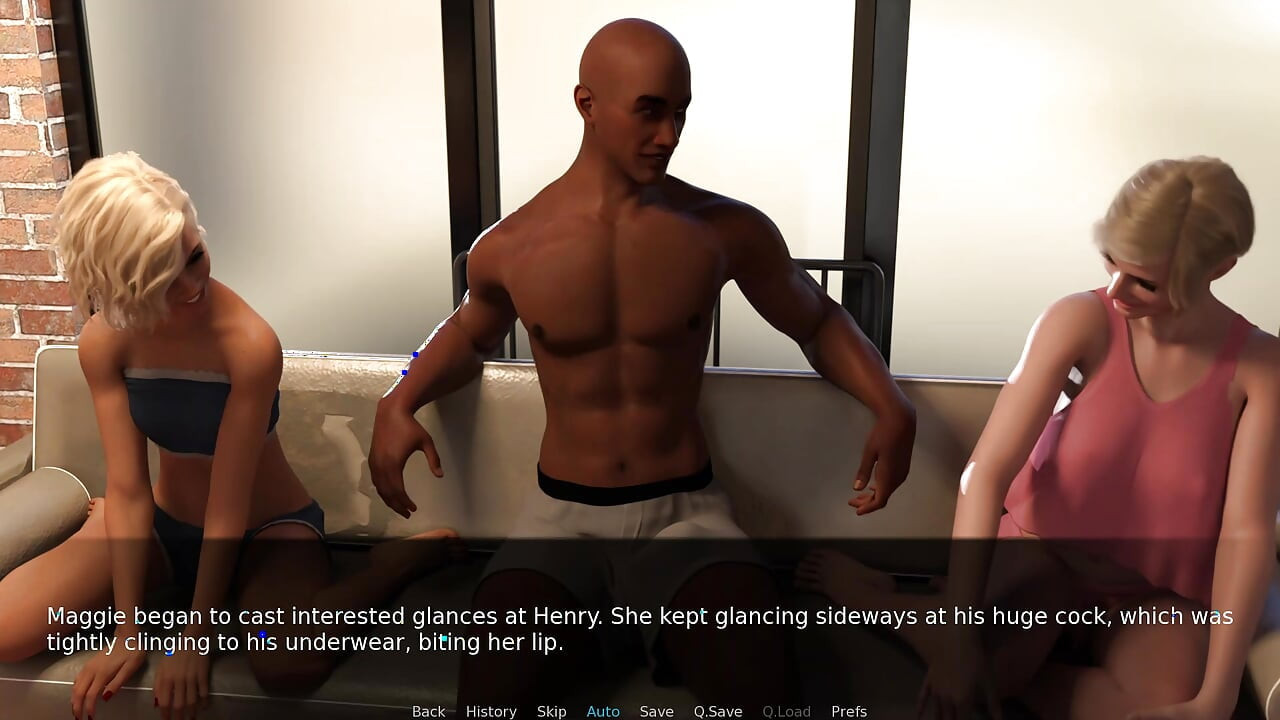This screenshot has width=1280, height=720.
Task: Open saved games via the Save option
Action: click(656, 711)
